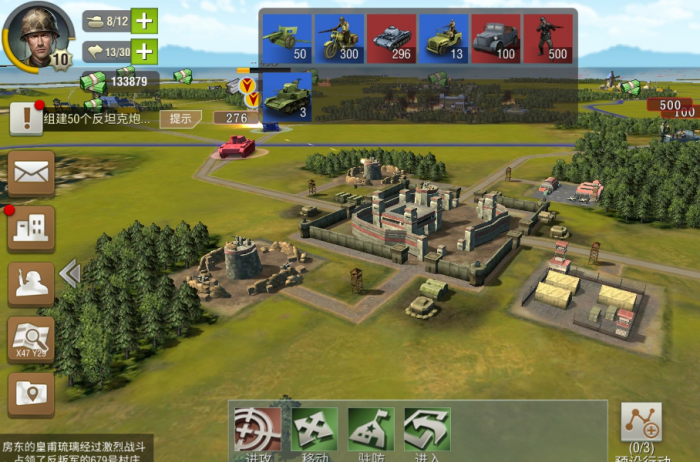Open the officer silhouette menu
Screen dimensions: 700x462
click(31, 284)
